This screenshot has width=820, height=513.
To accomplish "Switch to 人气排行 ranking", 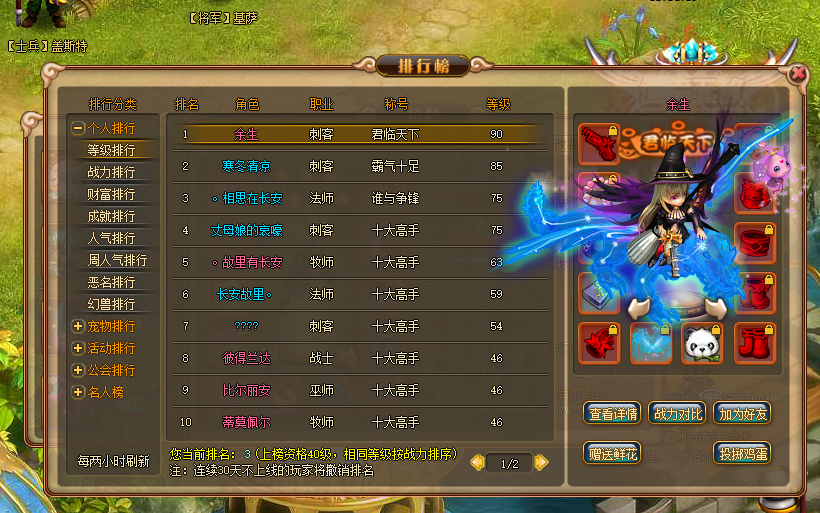I will point(111,238).
